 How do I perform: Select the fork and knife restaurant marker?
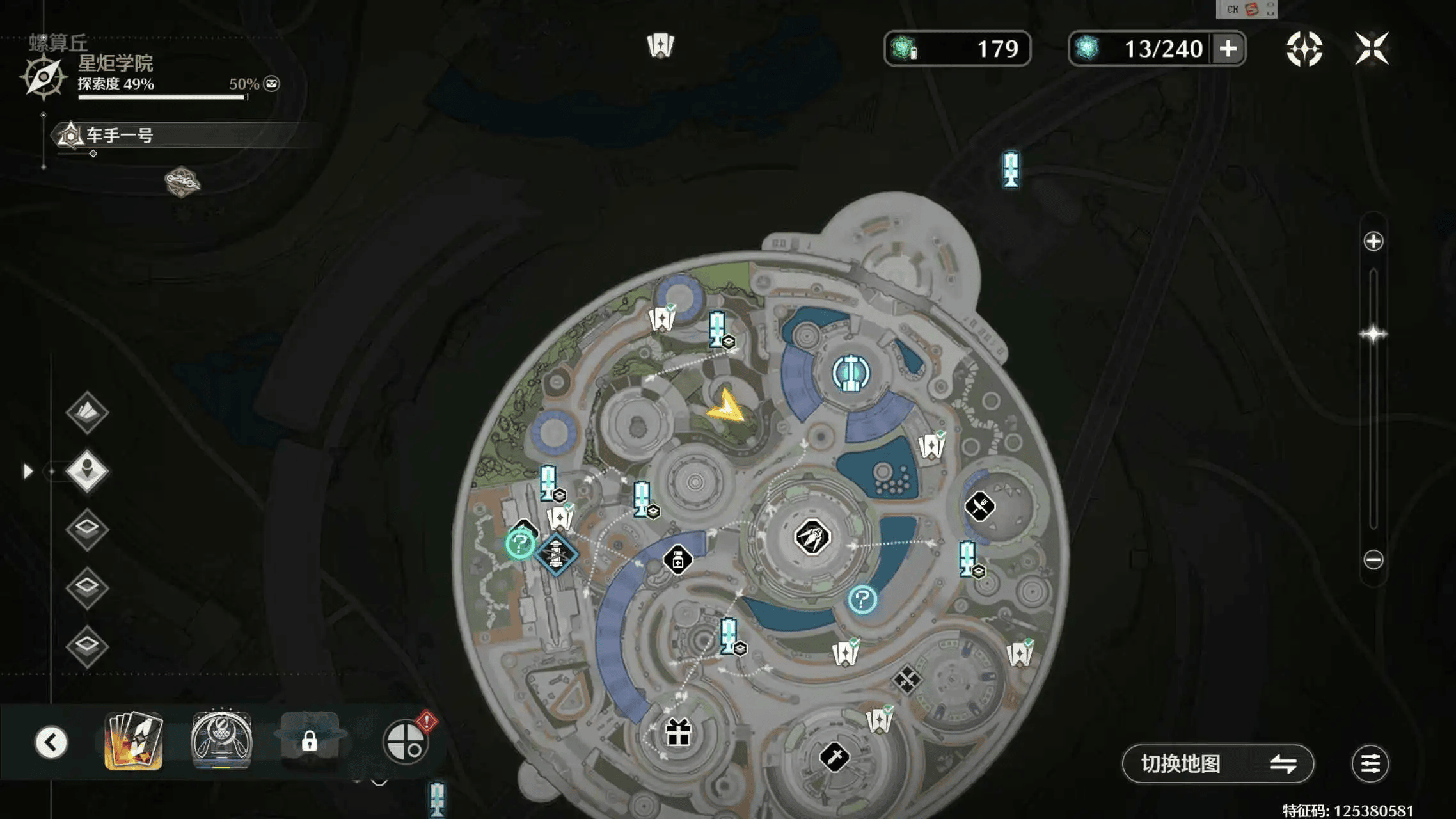pyautogui.click(x=979, y=507)
